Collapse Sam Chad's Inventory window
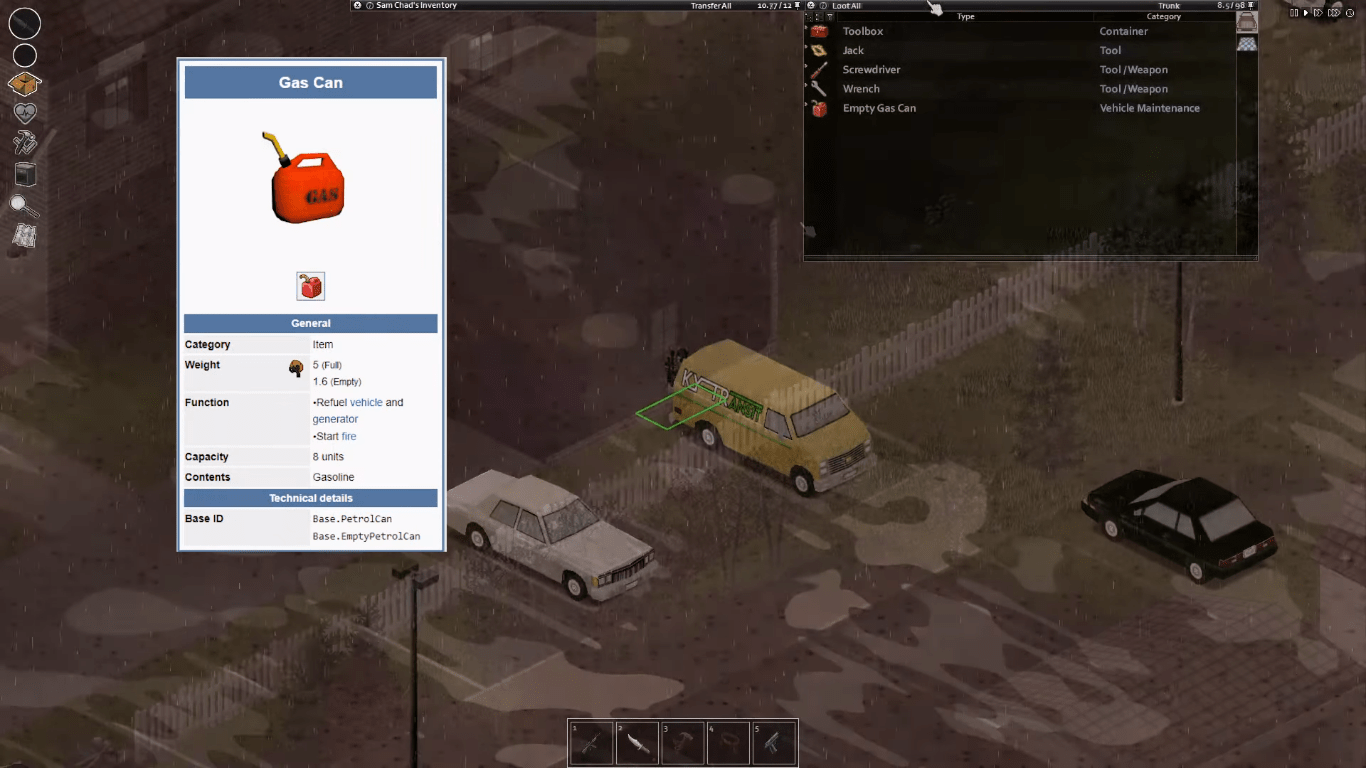The height and width of the screenshot is (768, 1366). pyautogui.click(x=356, y=4)
